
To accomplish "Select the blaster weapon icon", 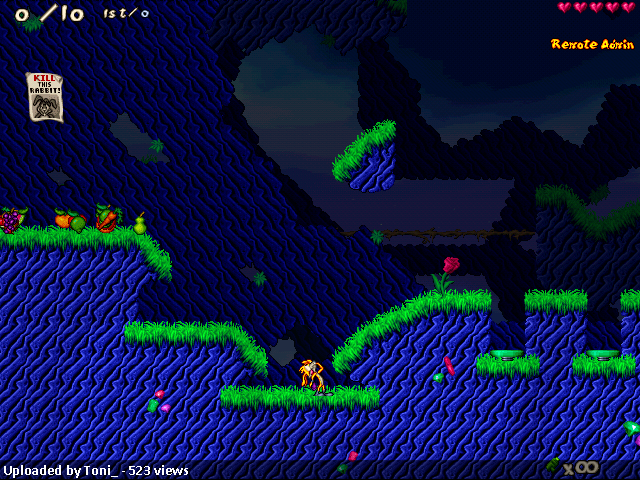I will pyautogui.click(x=555, y=465).
